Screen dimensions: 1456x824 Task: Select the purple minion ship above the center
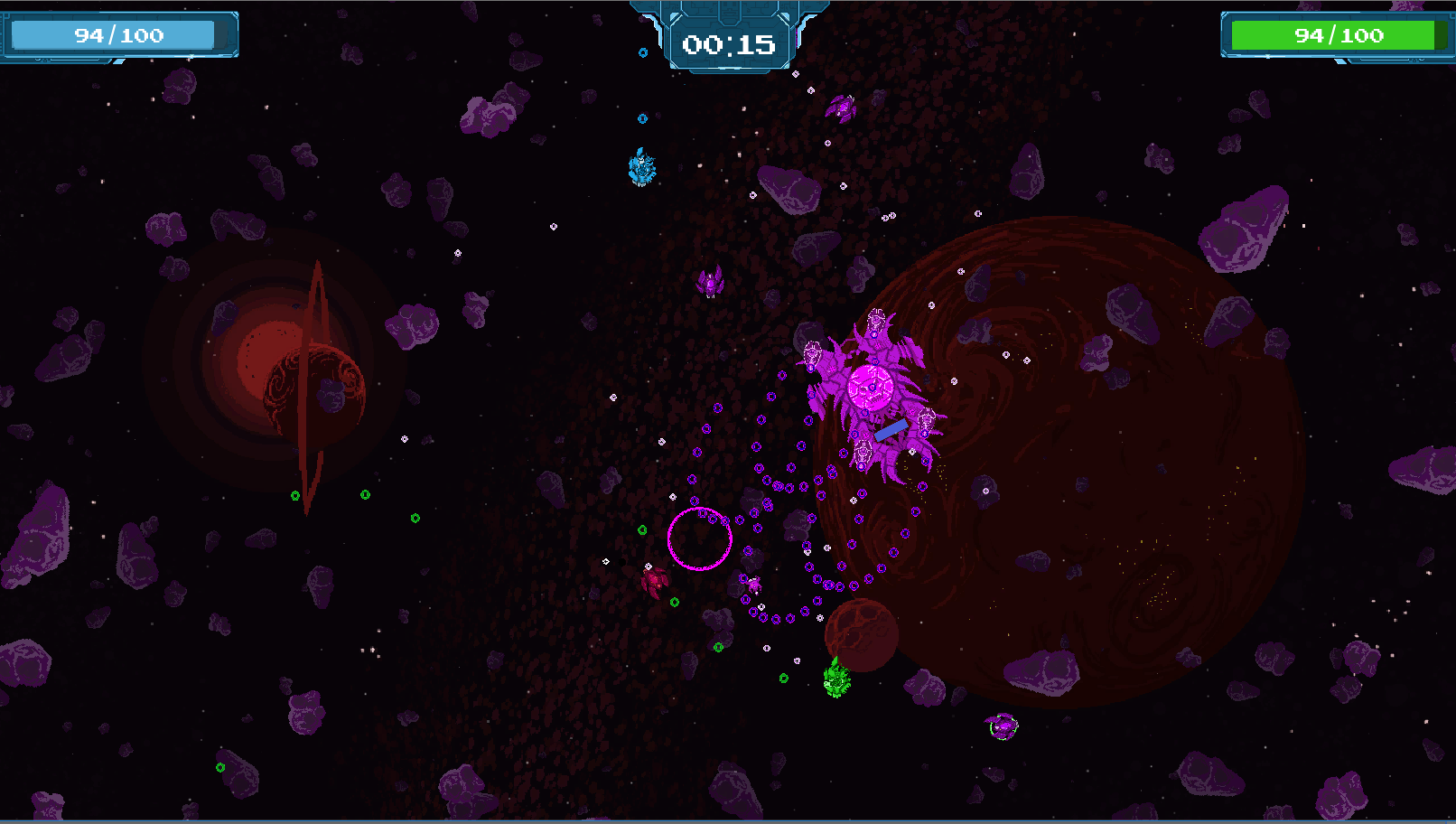(x=712, y=281)
